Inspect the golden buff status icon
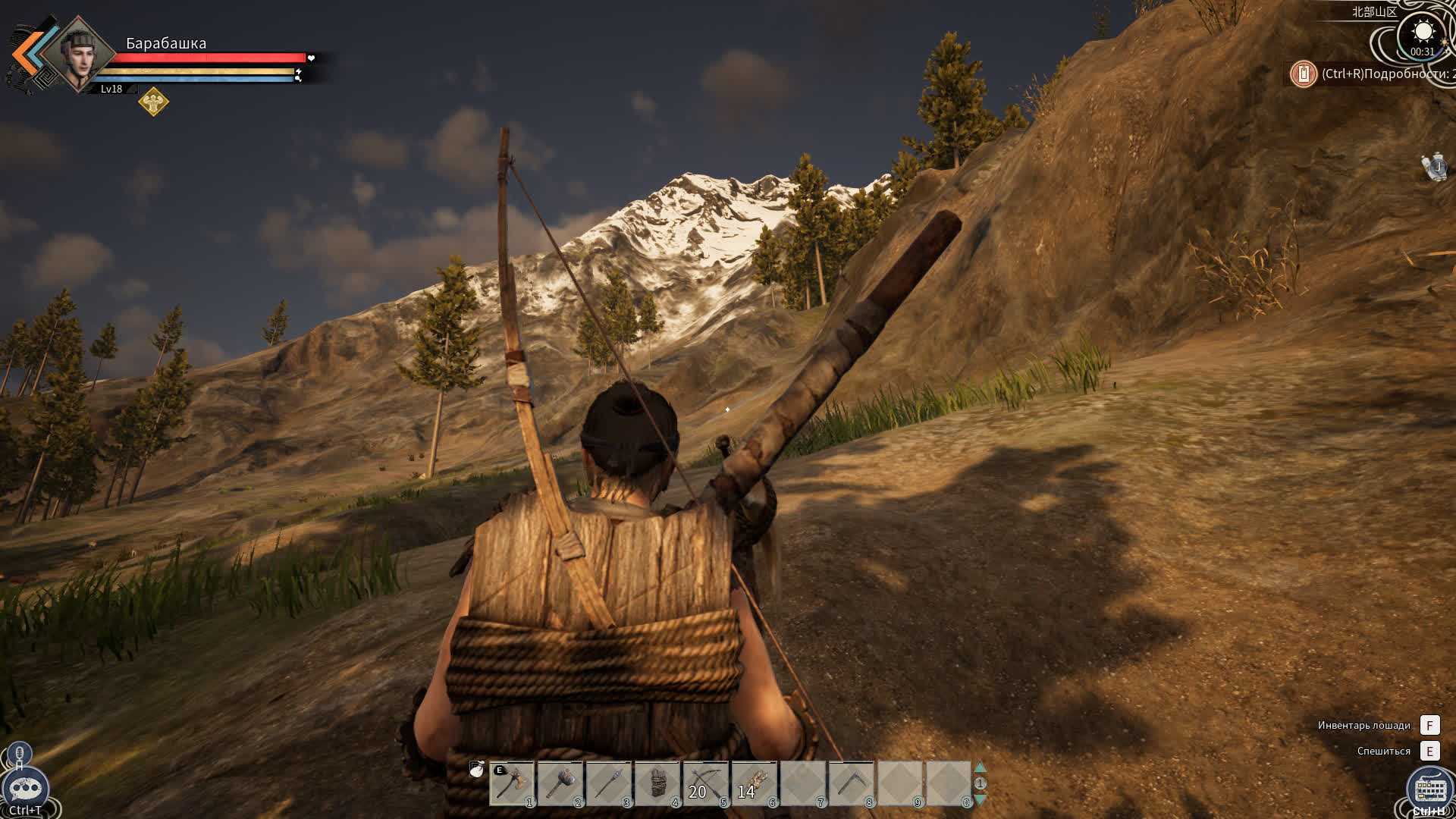The height and width of the screenshot is (819, 1456). (x=153, y=101)
